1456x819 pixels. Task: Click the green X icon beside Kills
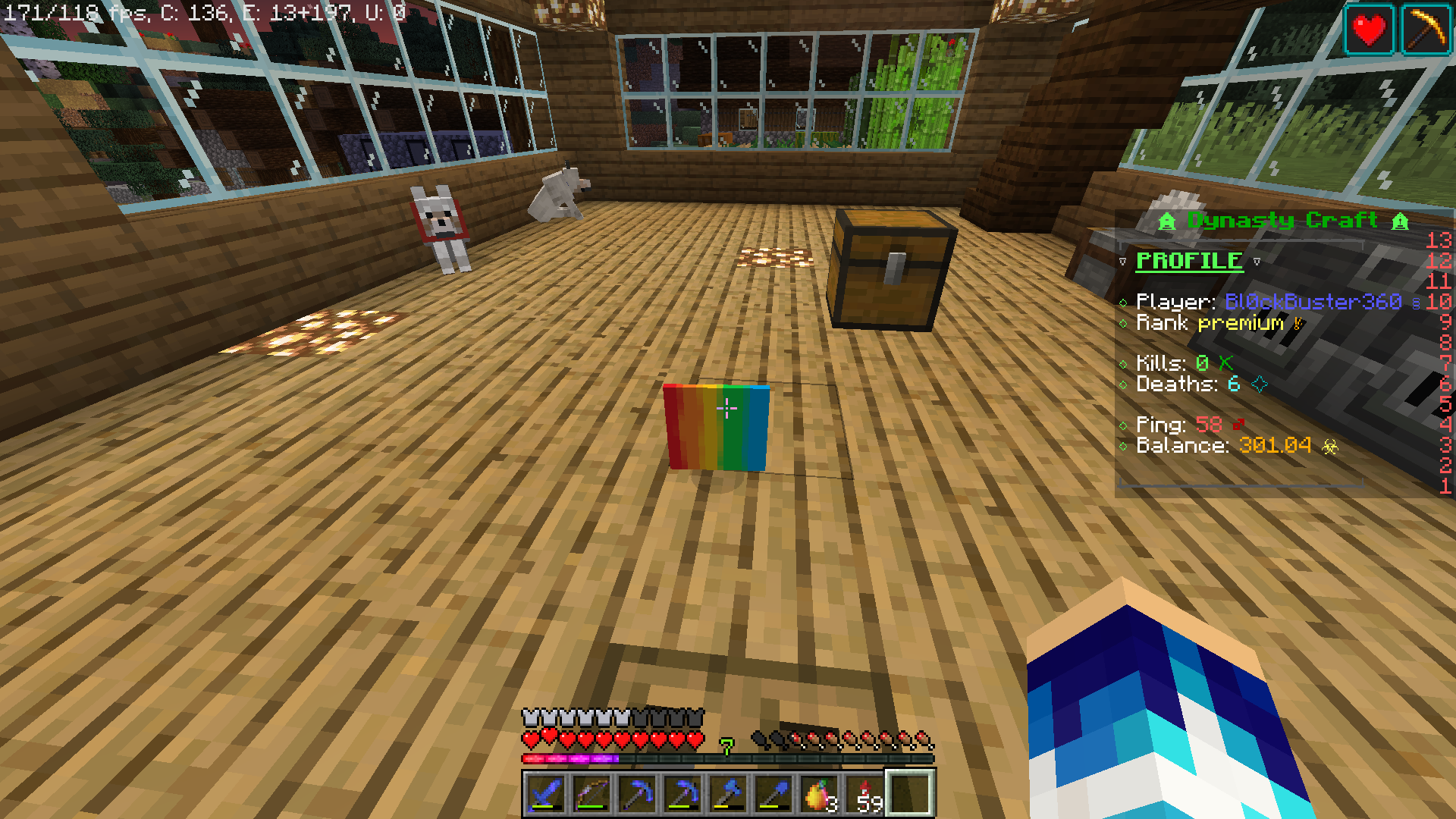point(1225,363)
